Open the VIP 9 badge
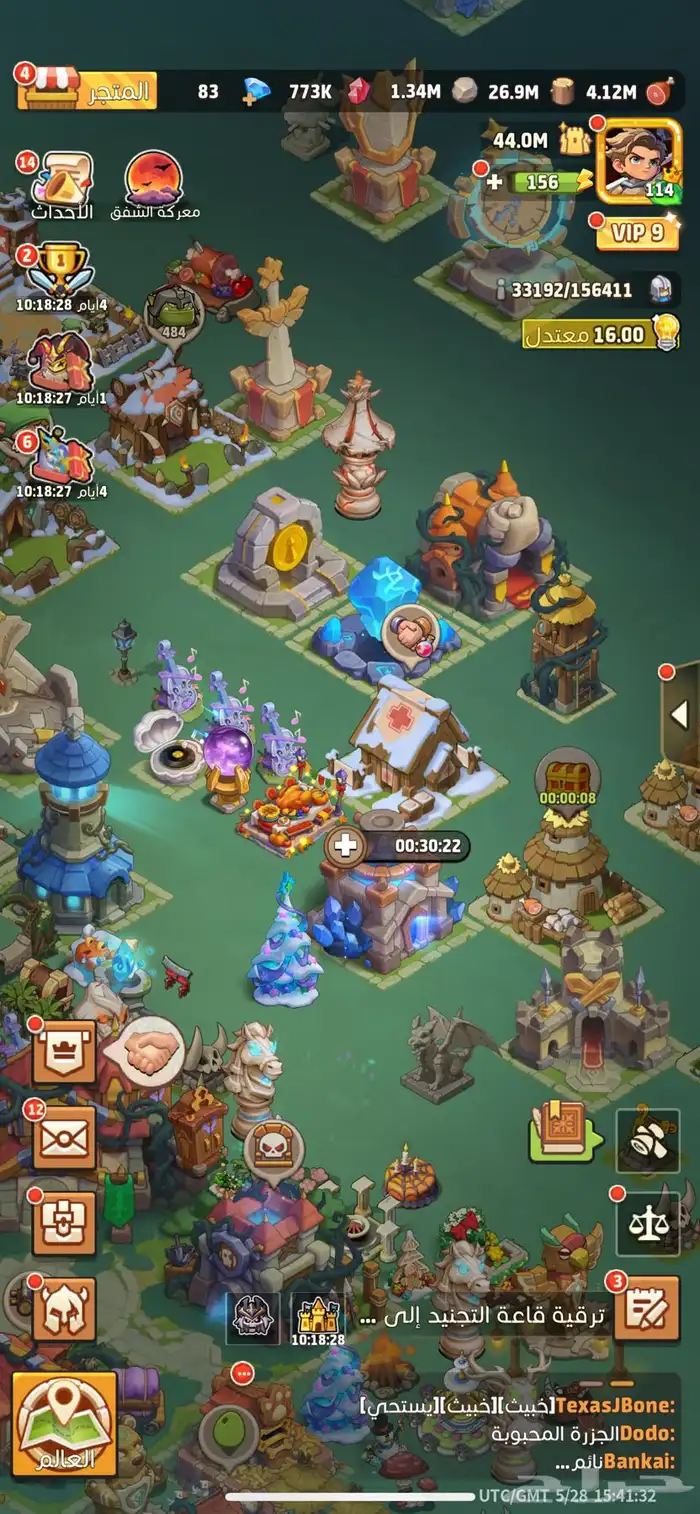The image size is (700, 1514). pos(638,233)
